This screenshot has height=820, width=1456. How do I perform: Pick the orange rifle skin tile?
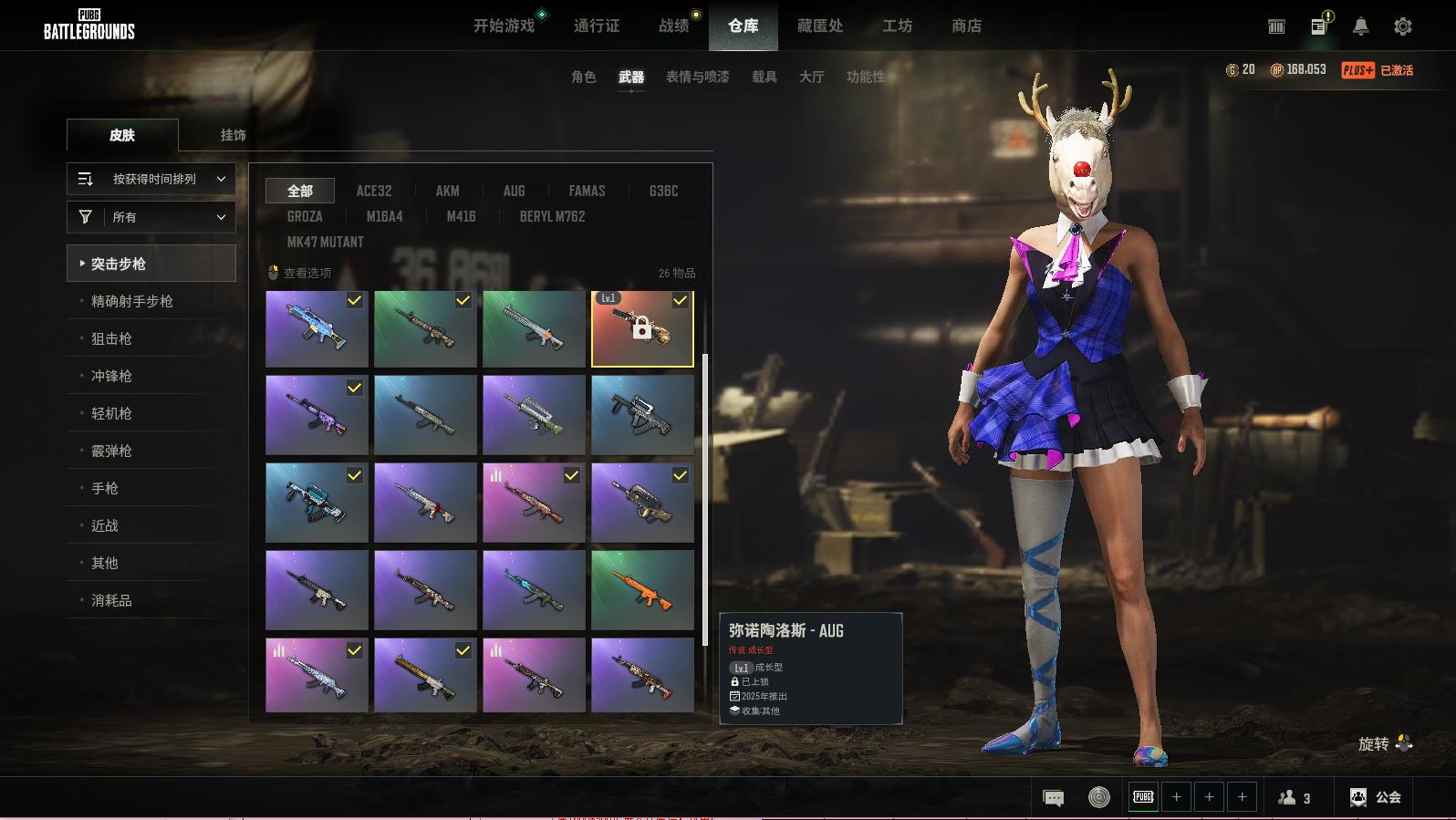pyautogui.click(x=642, y=589)
